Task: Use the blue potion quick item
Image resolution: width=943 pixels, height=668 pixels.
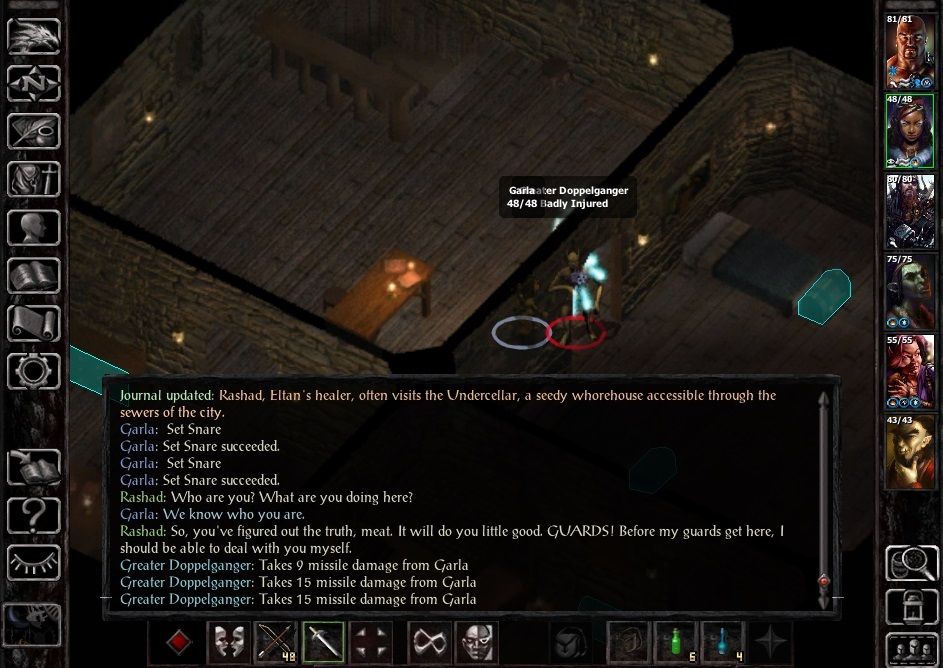Action: point(722,643)
